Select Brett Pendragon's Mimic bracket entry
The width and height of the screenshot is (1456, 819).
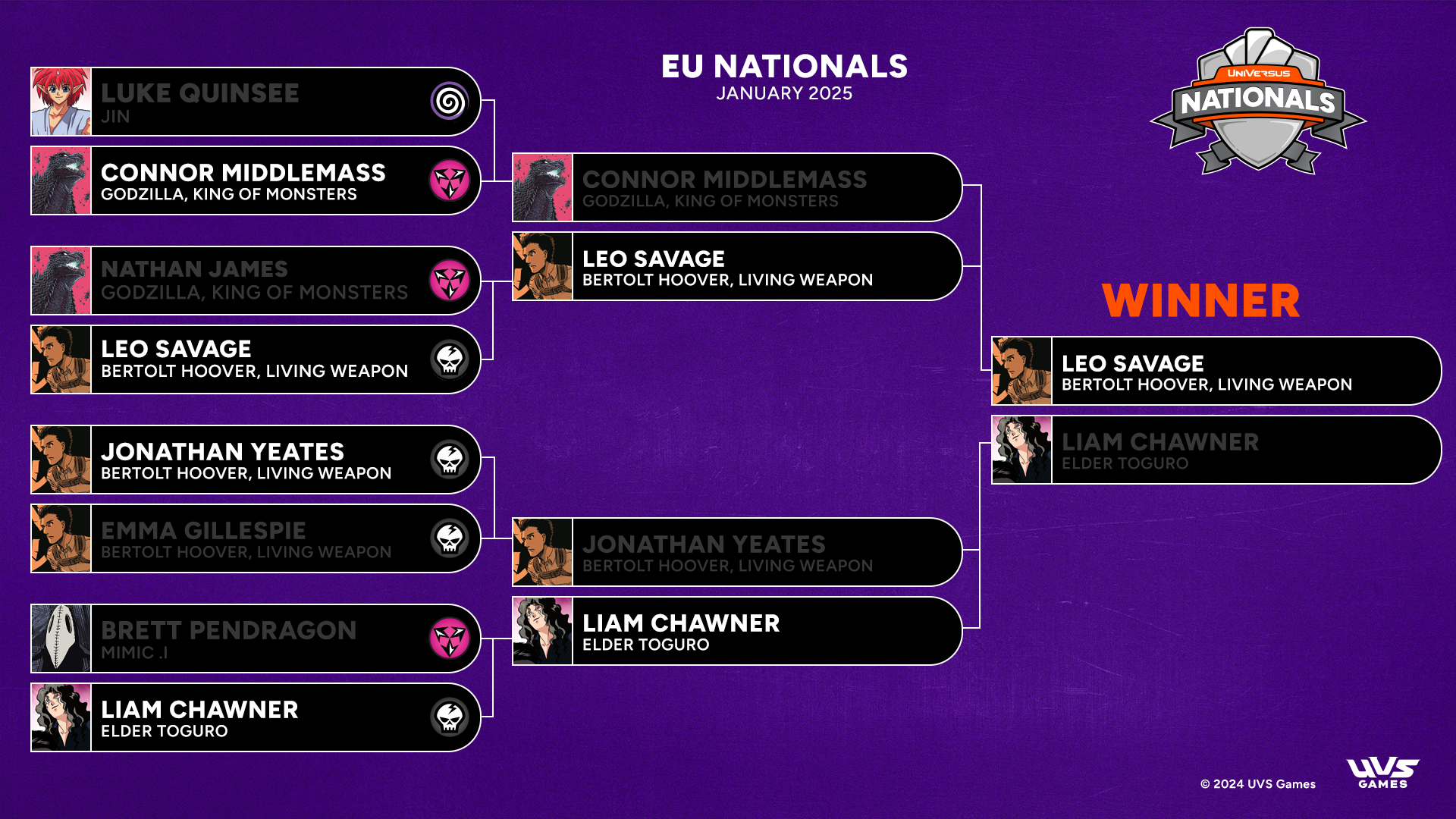point(256,639)
